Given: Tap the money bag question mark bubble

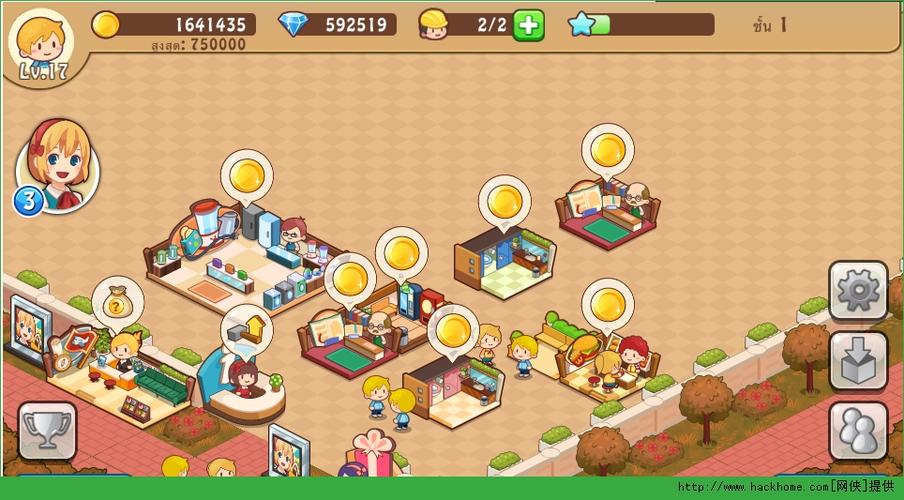Looking at the screenshot, I should pos(118,302).
